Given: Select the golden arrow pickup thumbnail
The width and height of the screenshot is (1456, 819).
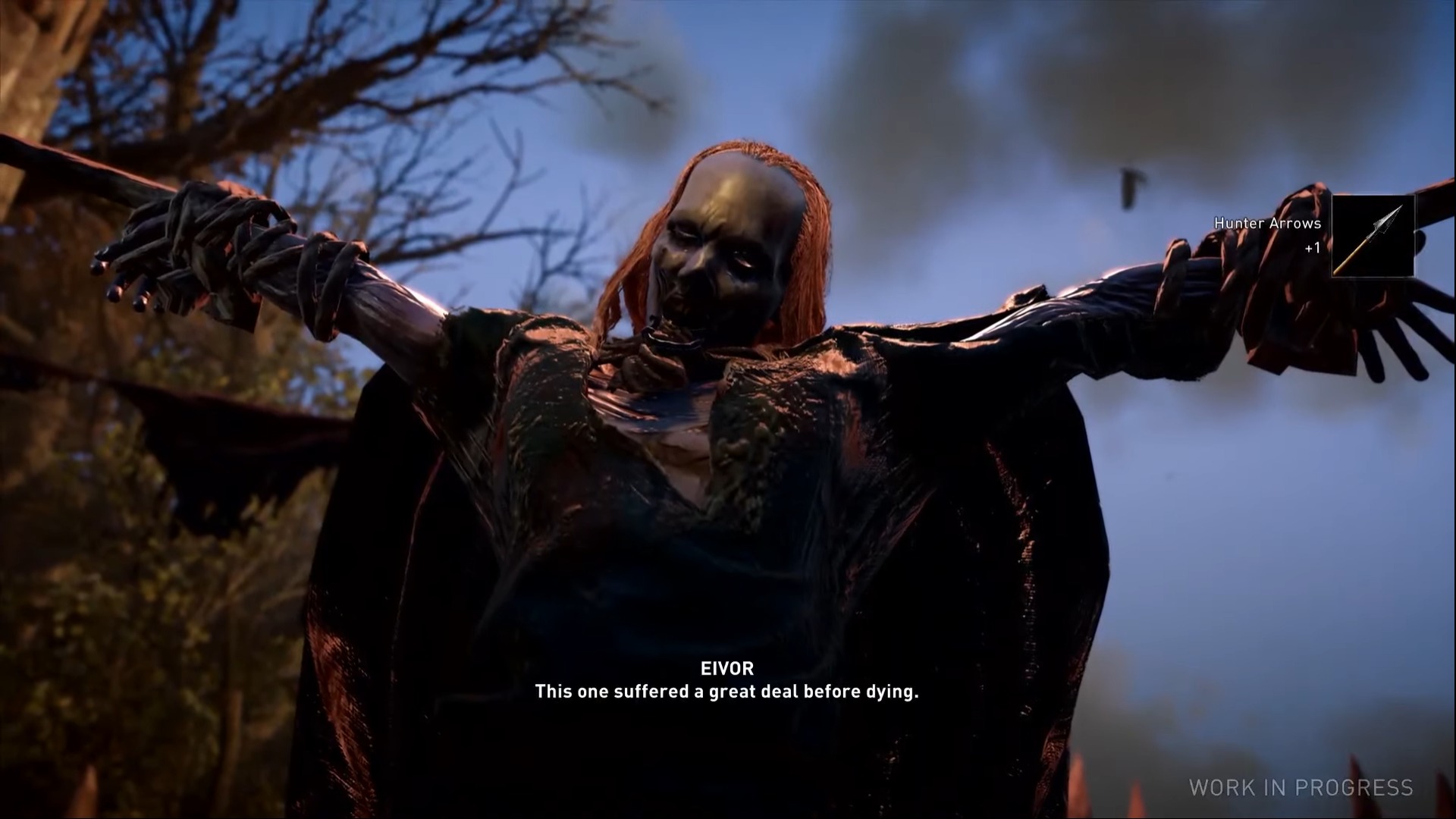Looking at the screenshot, I should (x=1375, y=235).
